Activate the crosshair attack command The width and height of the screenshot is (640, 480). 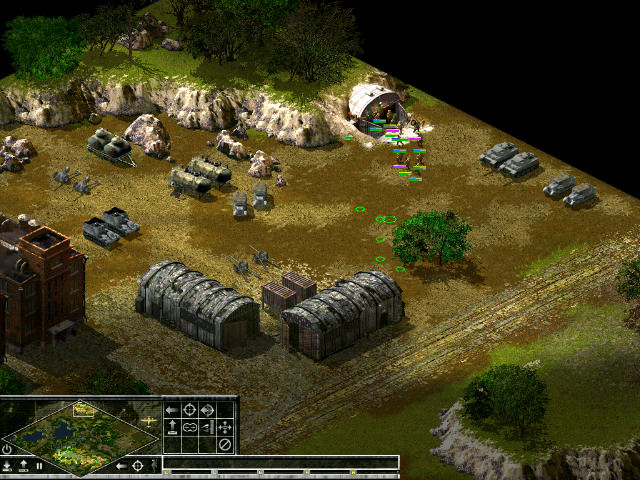[189, 410]
